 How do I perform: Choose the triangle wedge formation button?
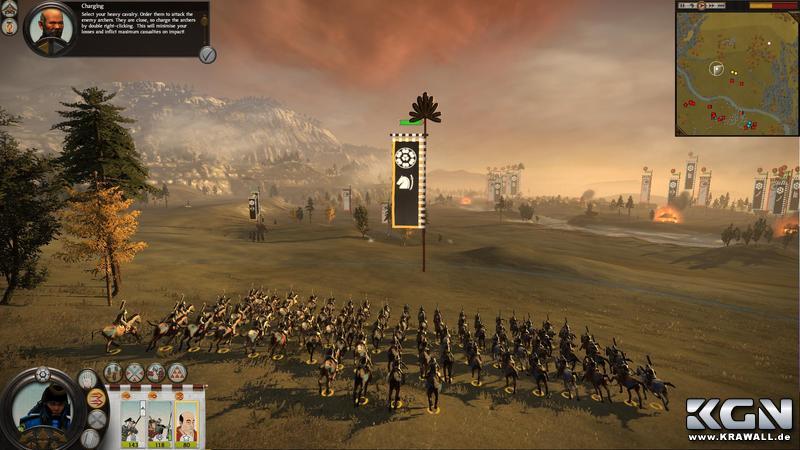coord(178,373)
